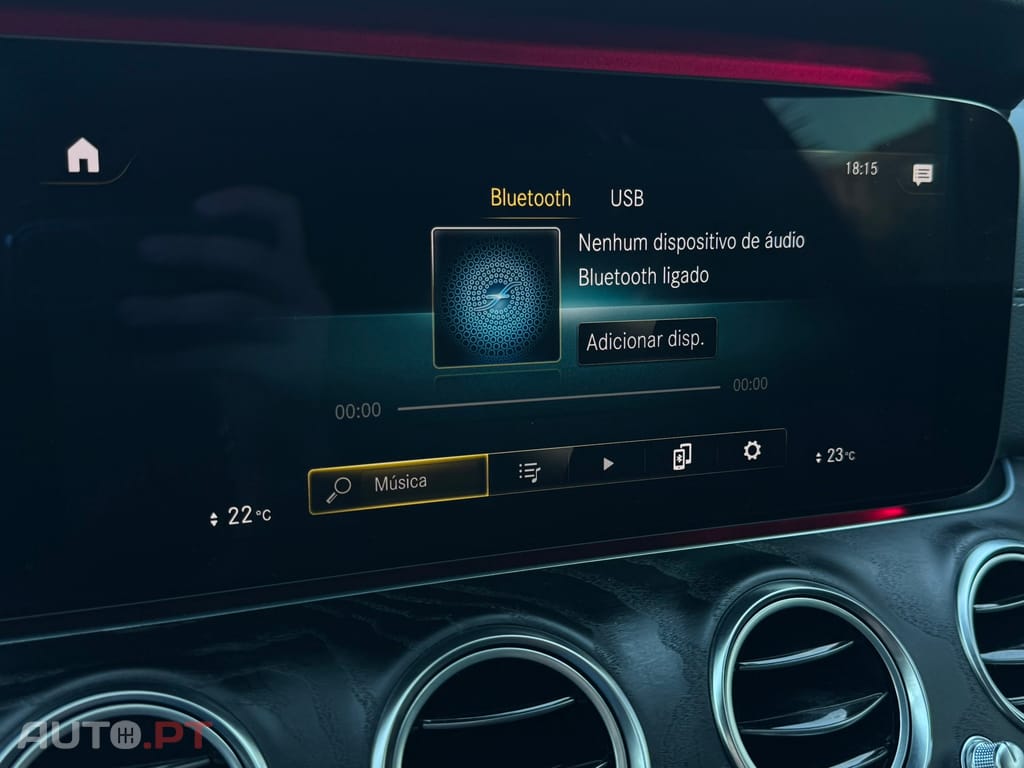
Task: Show the music playlist queue
Action: tap(529, 470)
